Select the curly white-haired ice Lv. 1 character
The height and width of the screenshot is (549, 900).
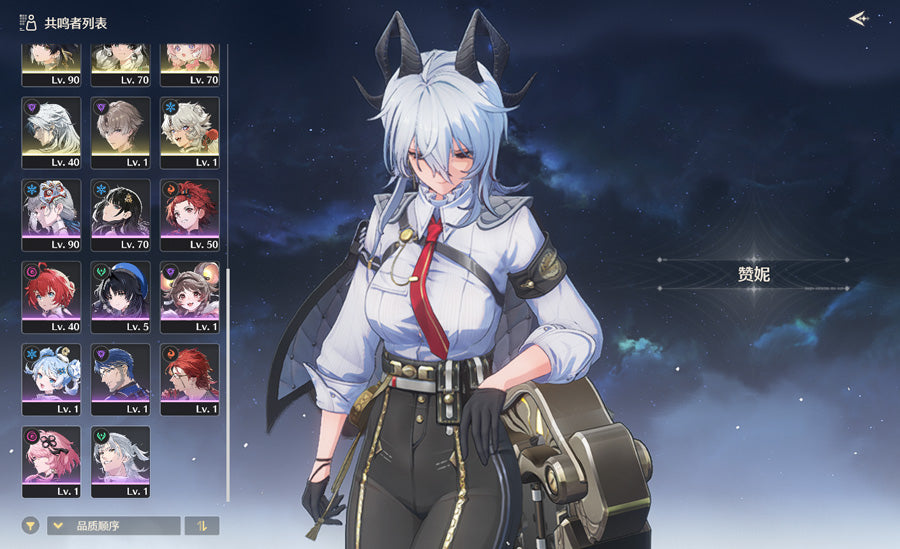tap(190, 132)
